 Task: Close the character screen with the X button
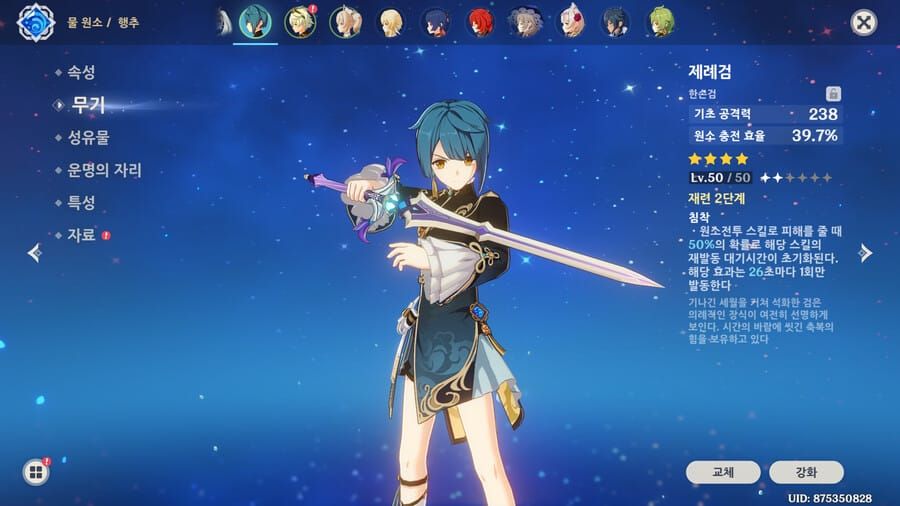(863, 22)
